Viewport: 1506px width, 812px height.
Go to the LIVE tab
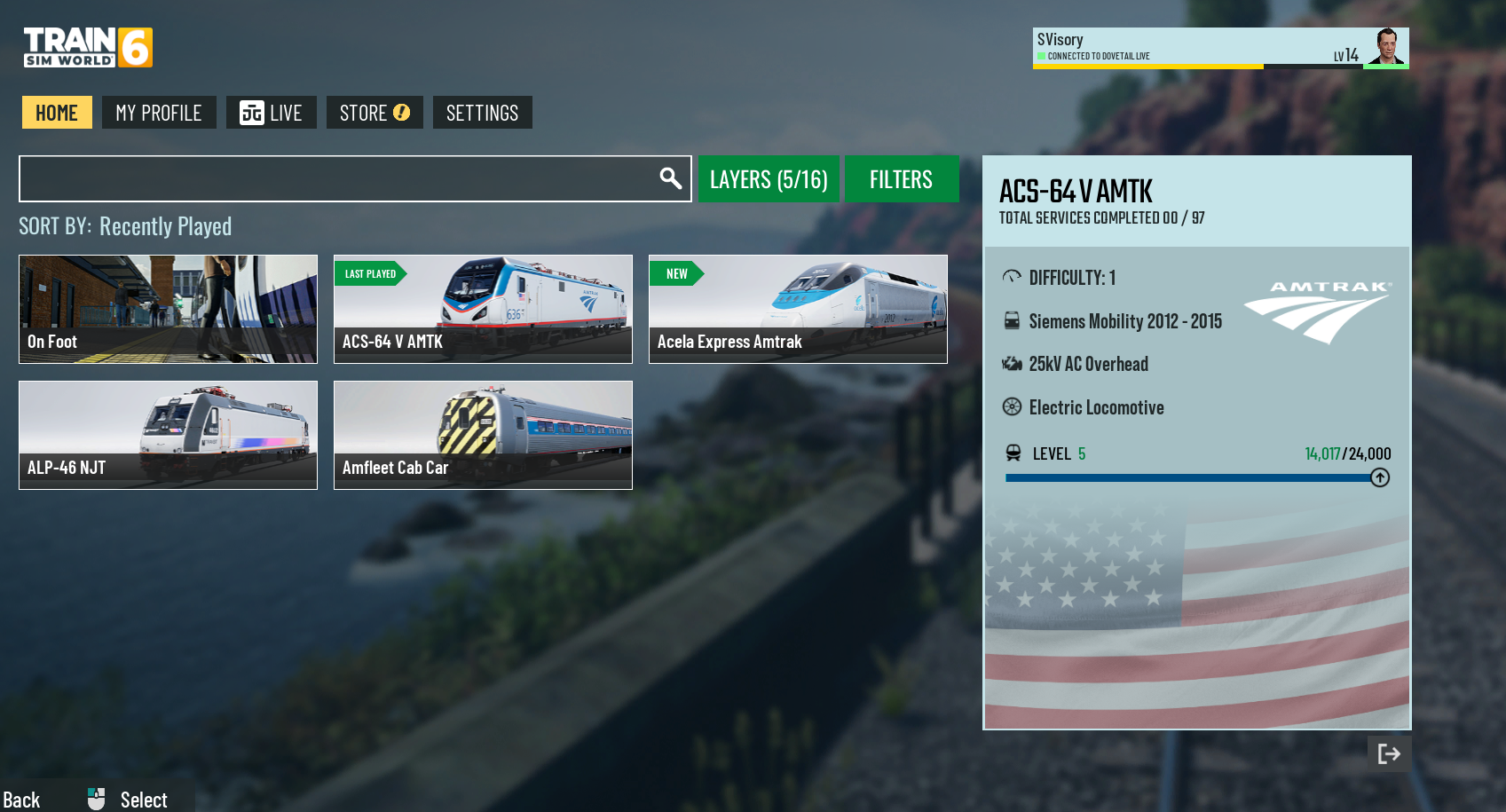pos(271,113)
